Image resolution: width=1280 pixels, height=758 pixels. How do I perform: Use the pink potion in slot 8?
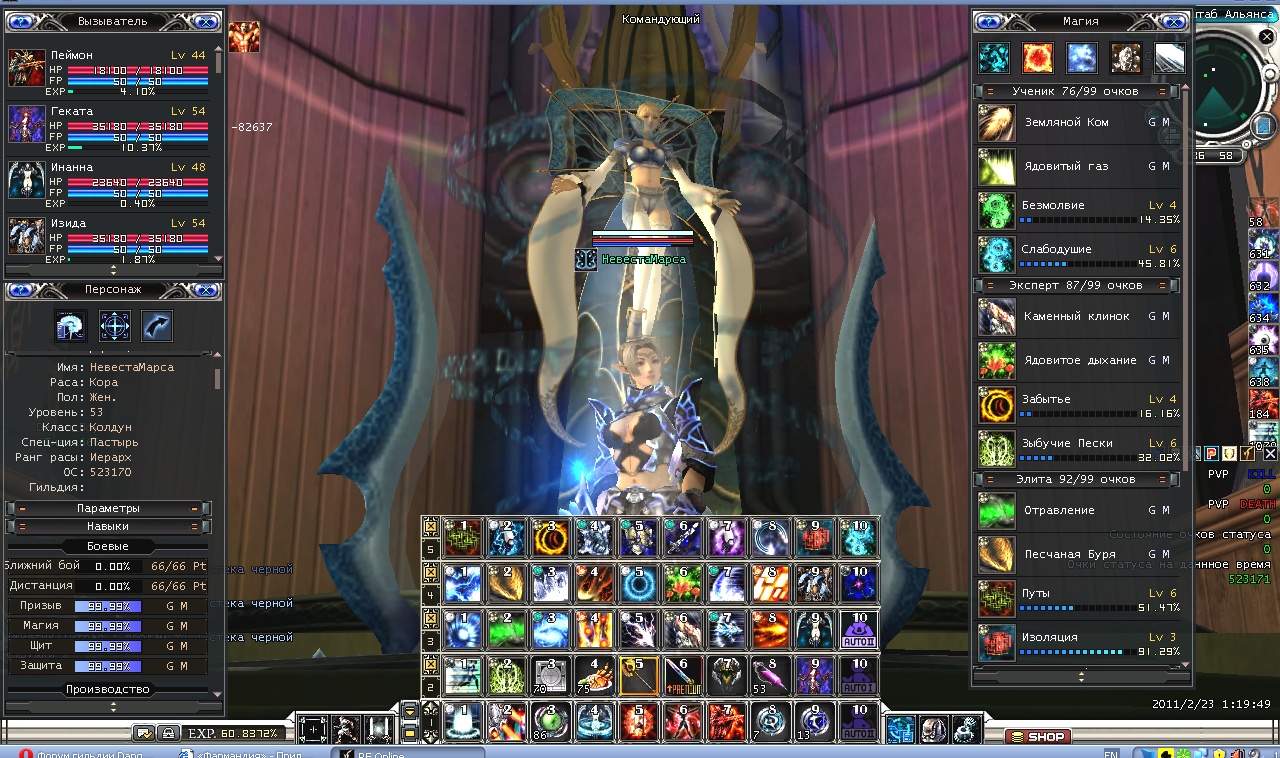click(770, 677)
